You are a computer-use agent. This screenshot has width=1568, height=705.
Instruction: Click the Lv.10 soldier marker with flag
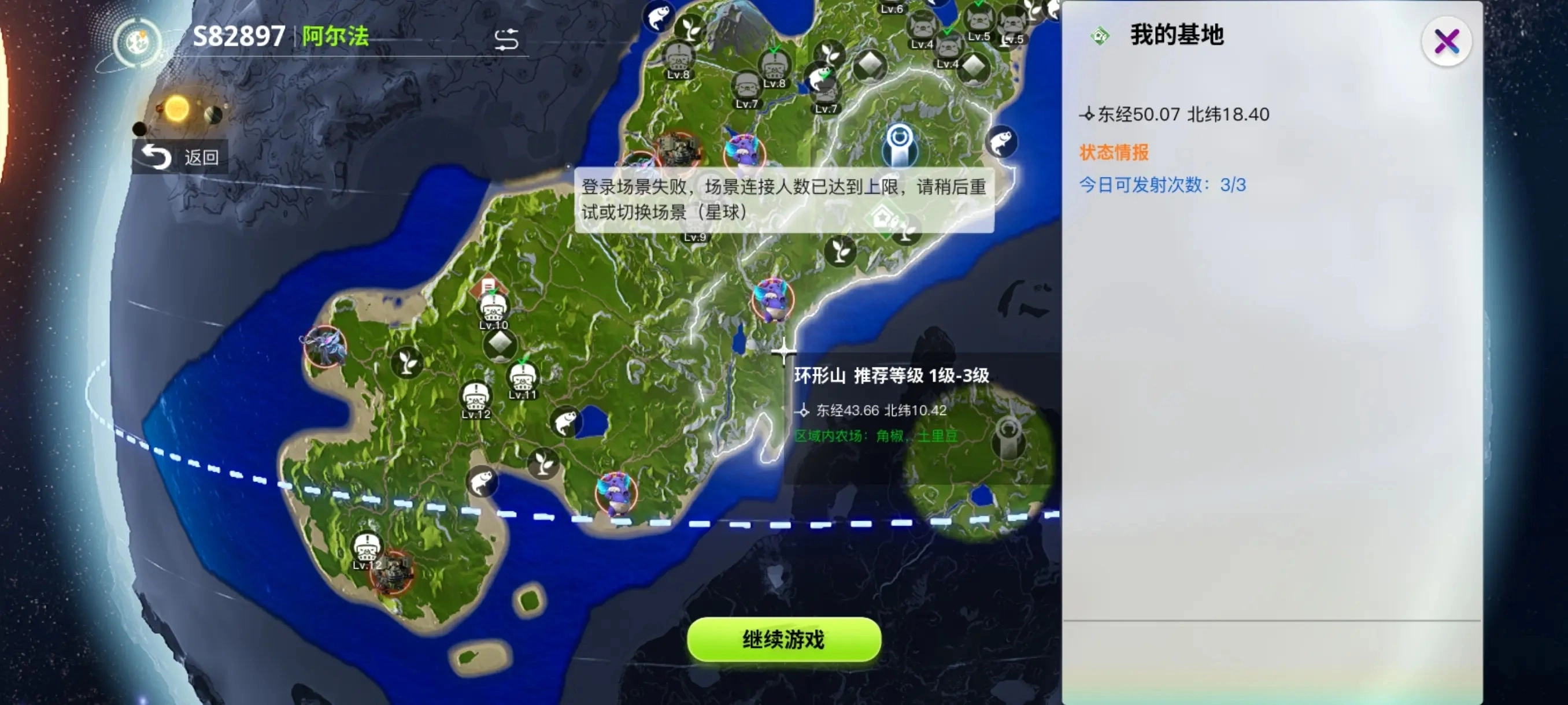click(493, 310)
